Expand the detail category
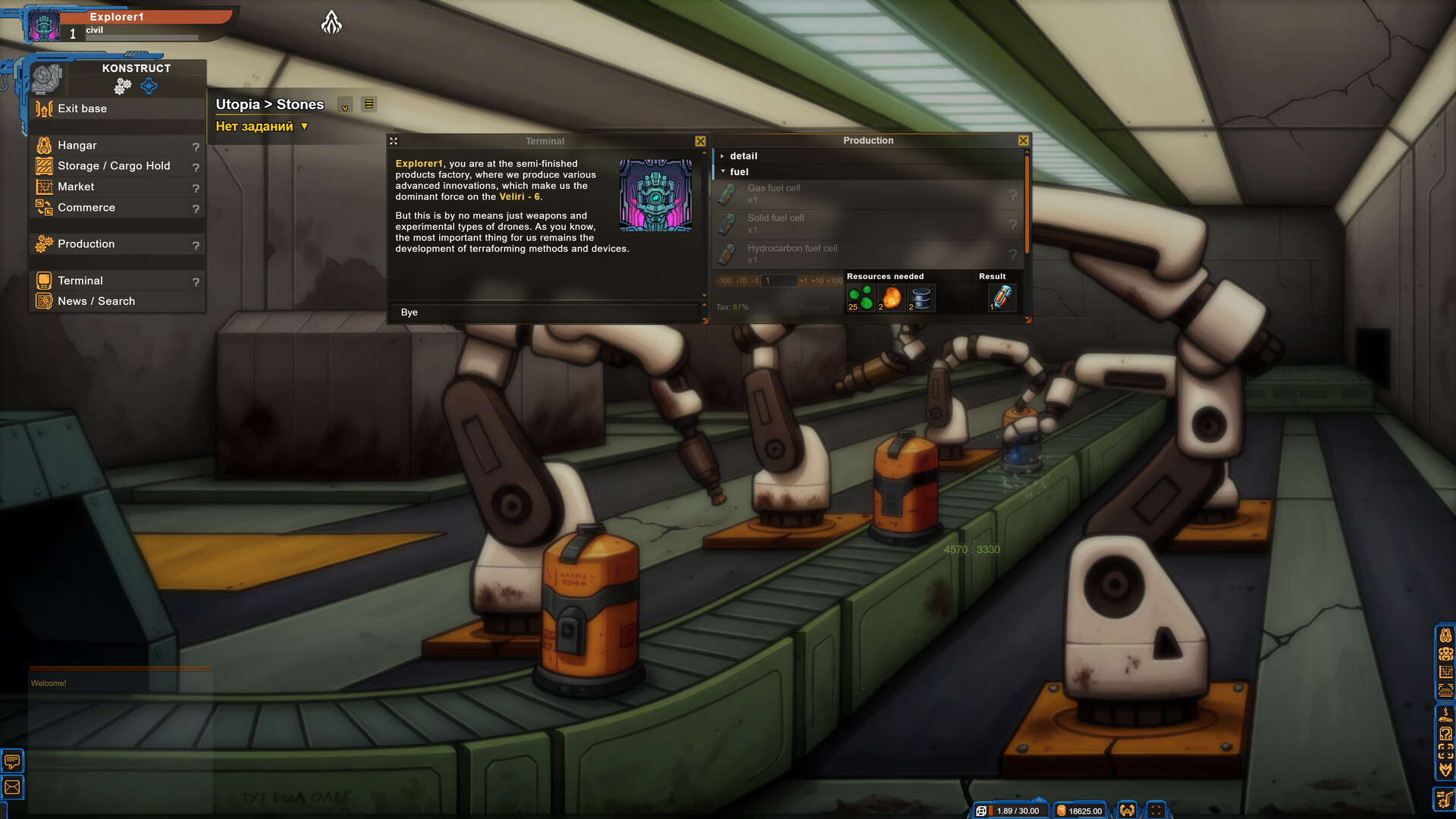Image resolution: width=1456 pixels, height=819 pixels. (742, 156)
